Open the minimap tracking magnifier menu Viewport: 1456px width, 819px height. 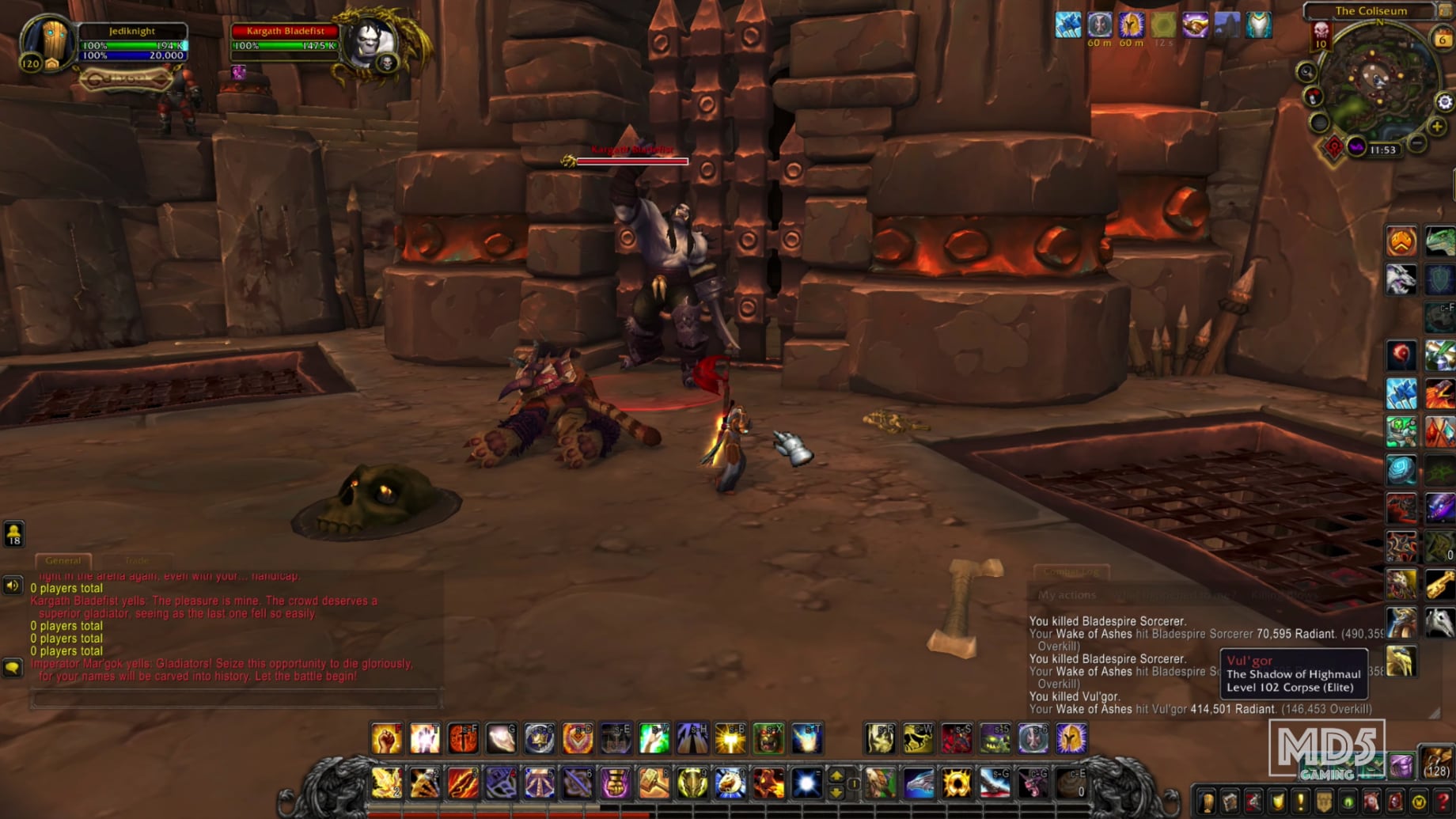coord(1306,71)
